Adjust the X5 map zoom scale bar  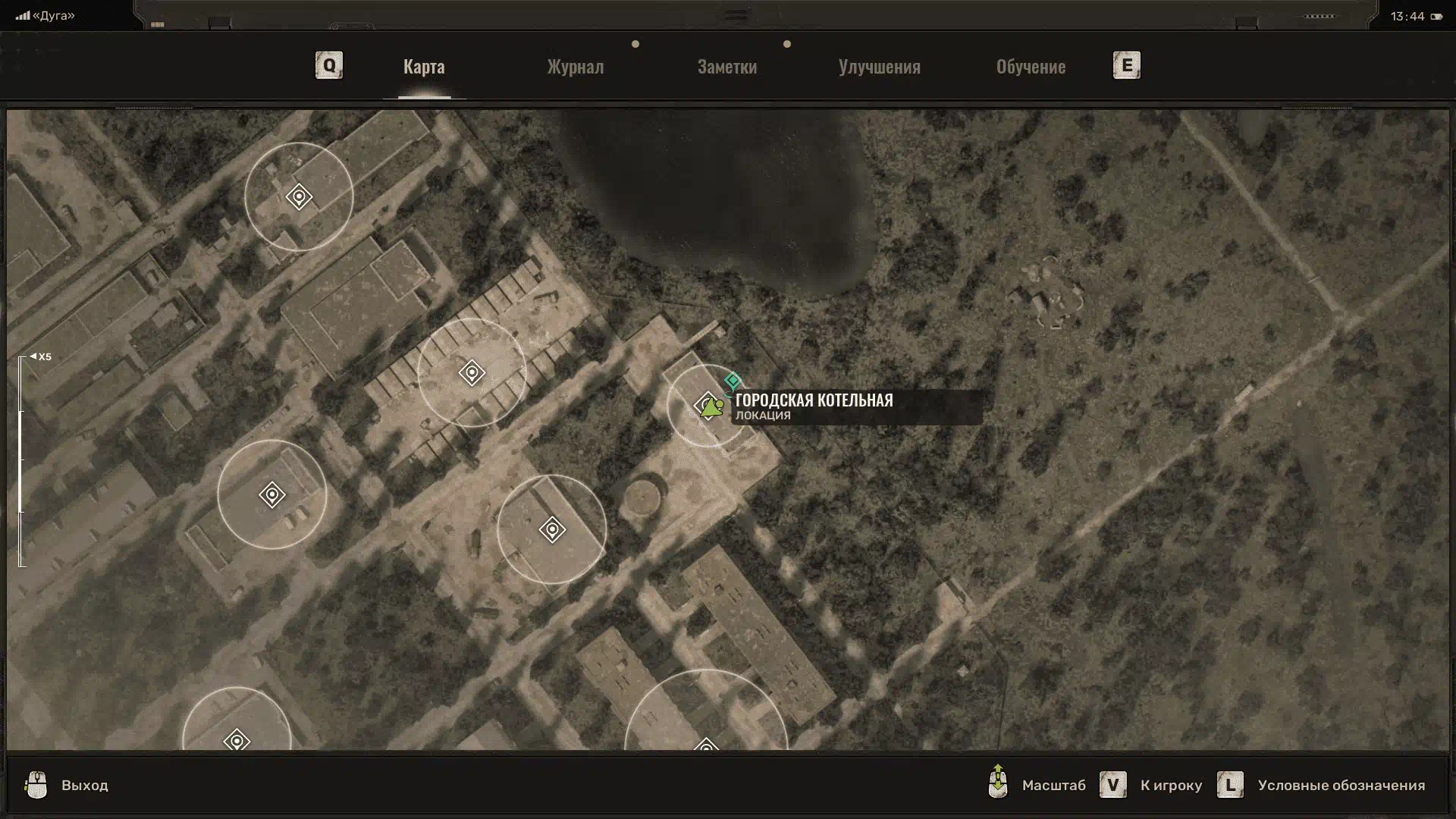pyautogui.click(x=22, y=461)
